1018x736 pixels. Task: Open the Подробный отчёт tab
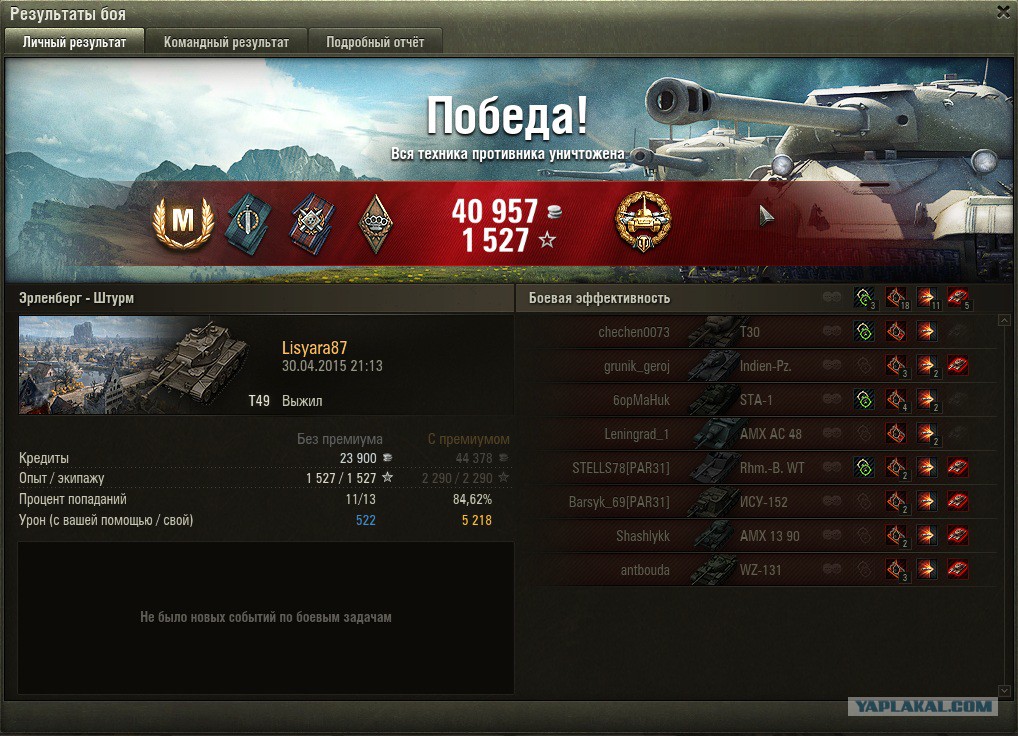pos(375,42)
